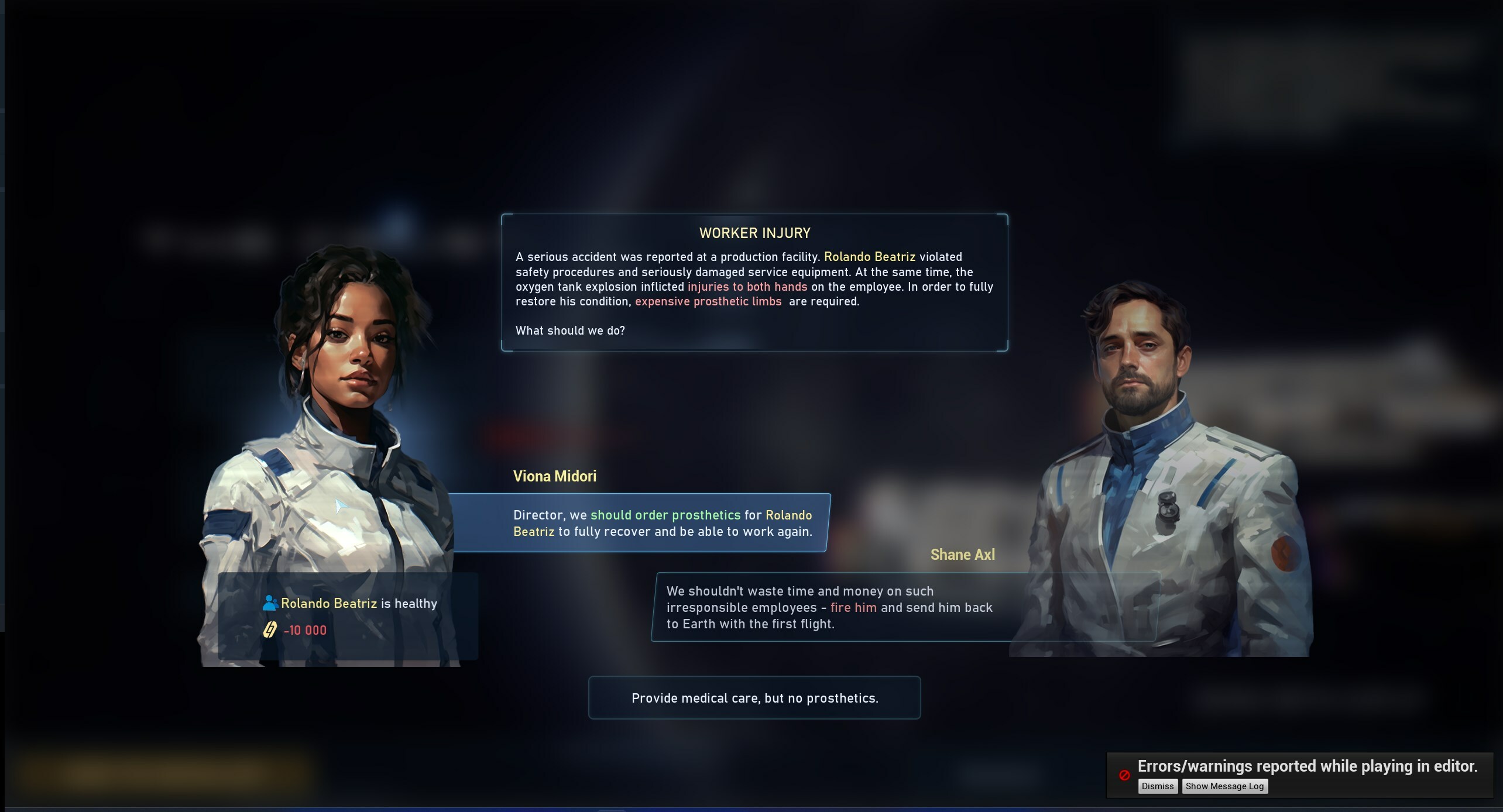Click the Shane Axl name label
Viewport: 1503px width, 812px height.
click(x=962, y=554)
